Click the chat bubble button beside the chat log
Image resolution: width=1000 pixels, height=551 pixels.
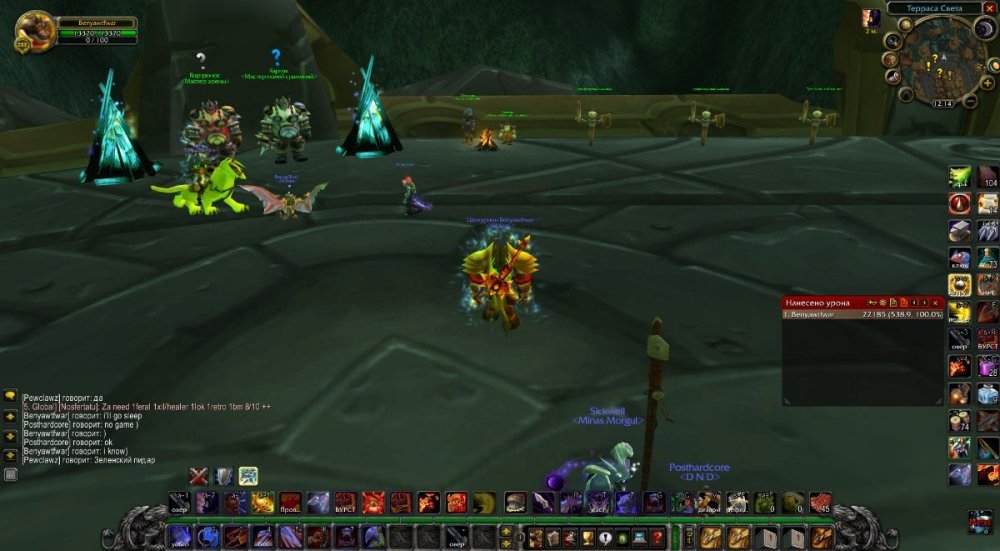(10, 397)
